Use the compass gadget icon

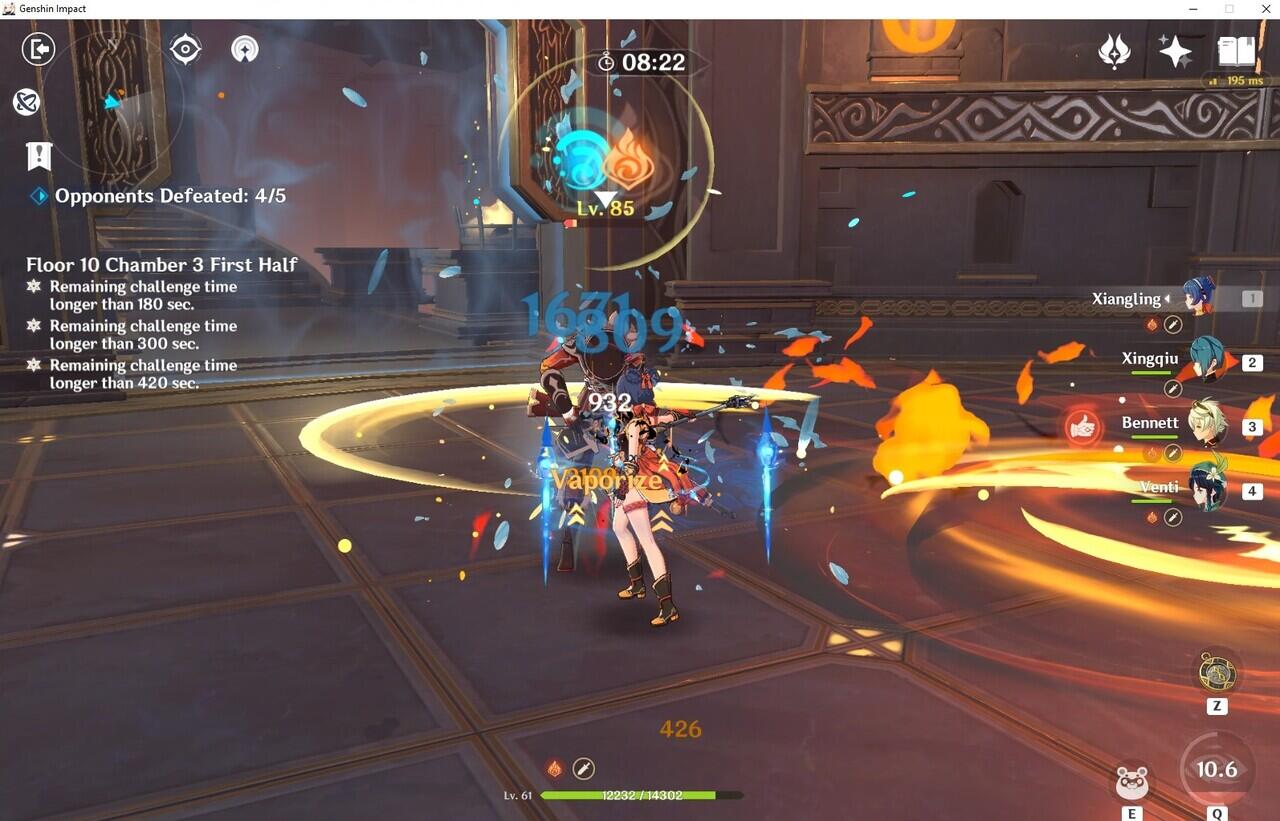coord(1217,673)
